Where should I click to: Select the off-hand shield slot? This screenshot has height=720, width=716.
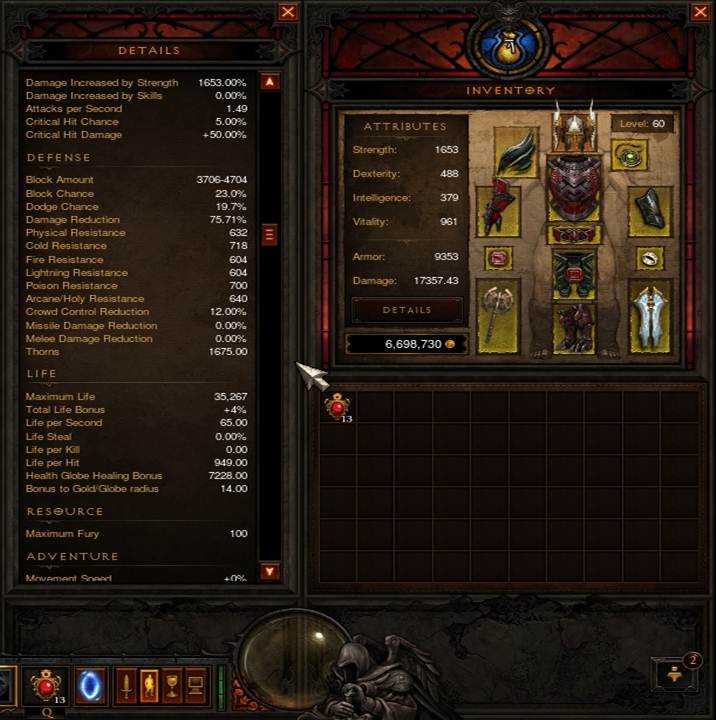[x=650, y=315]
